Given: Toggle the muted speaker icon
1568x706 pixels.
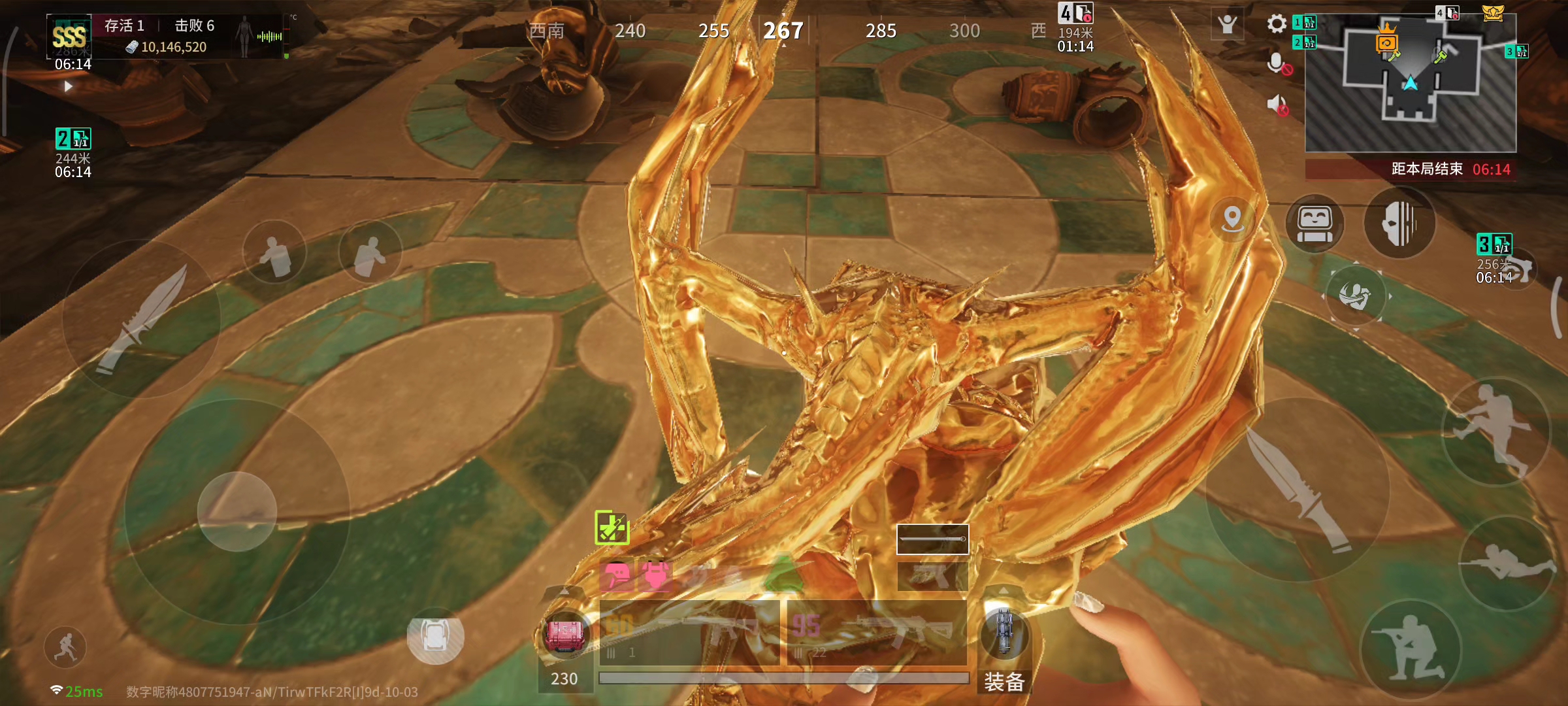Looking at the screenshot, I should [x=1277, y=105].
